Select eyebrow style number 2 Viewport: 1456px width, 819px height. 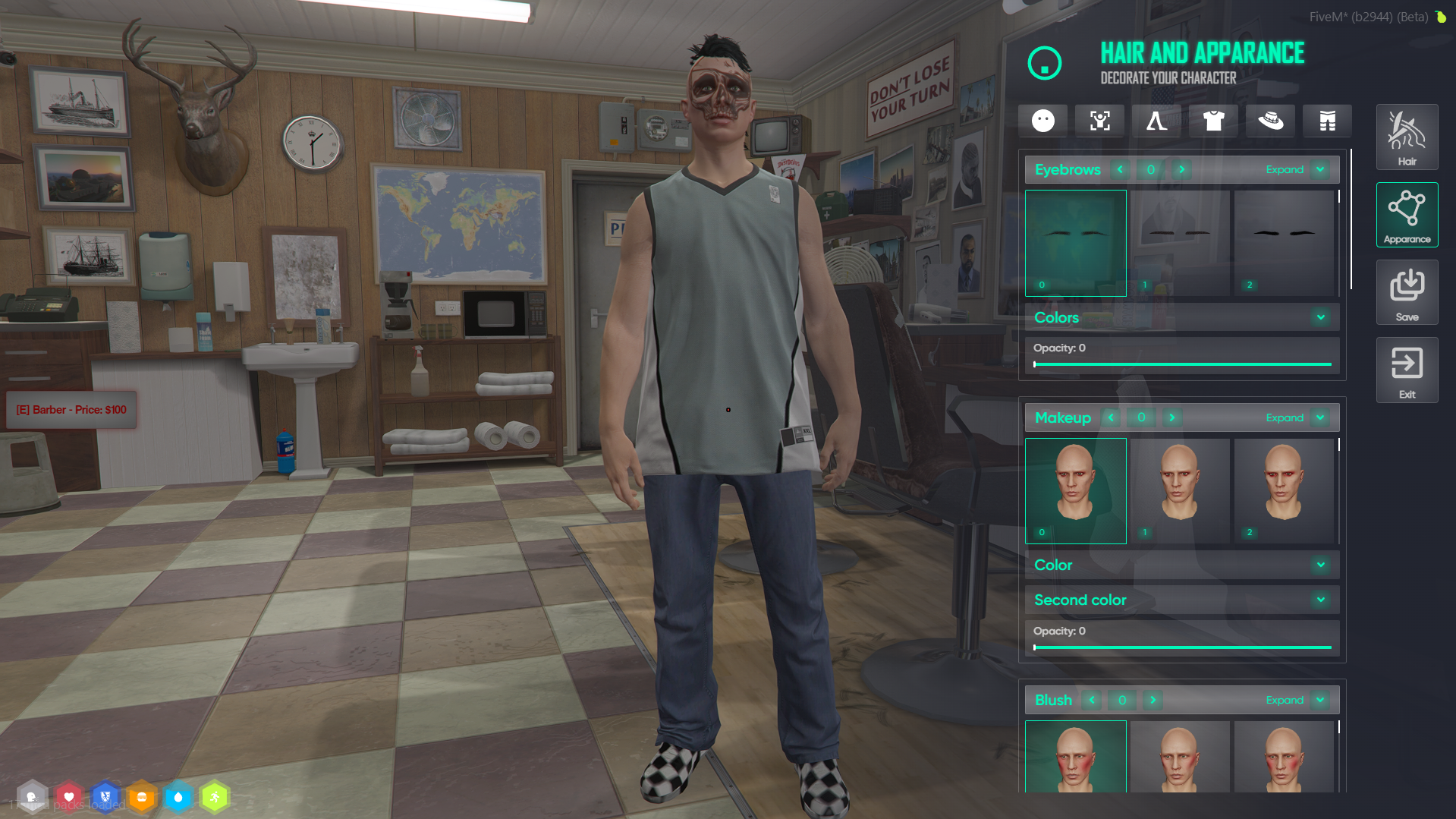pos(1285,243)
